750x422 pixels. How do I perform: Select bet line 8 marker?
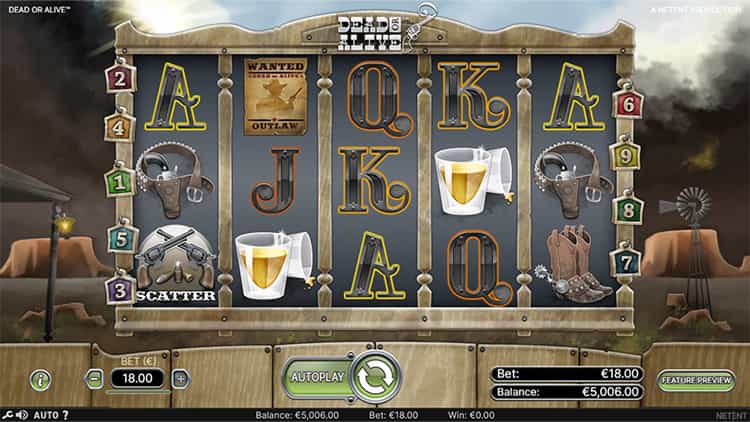click(x=628, y=210)
